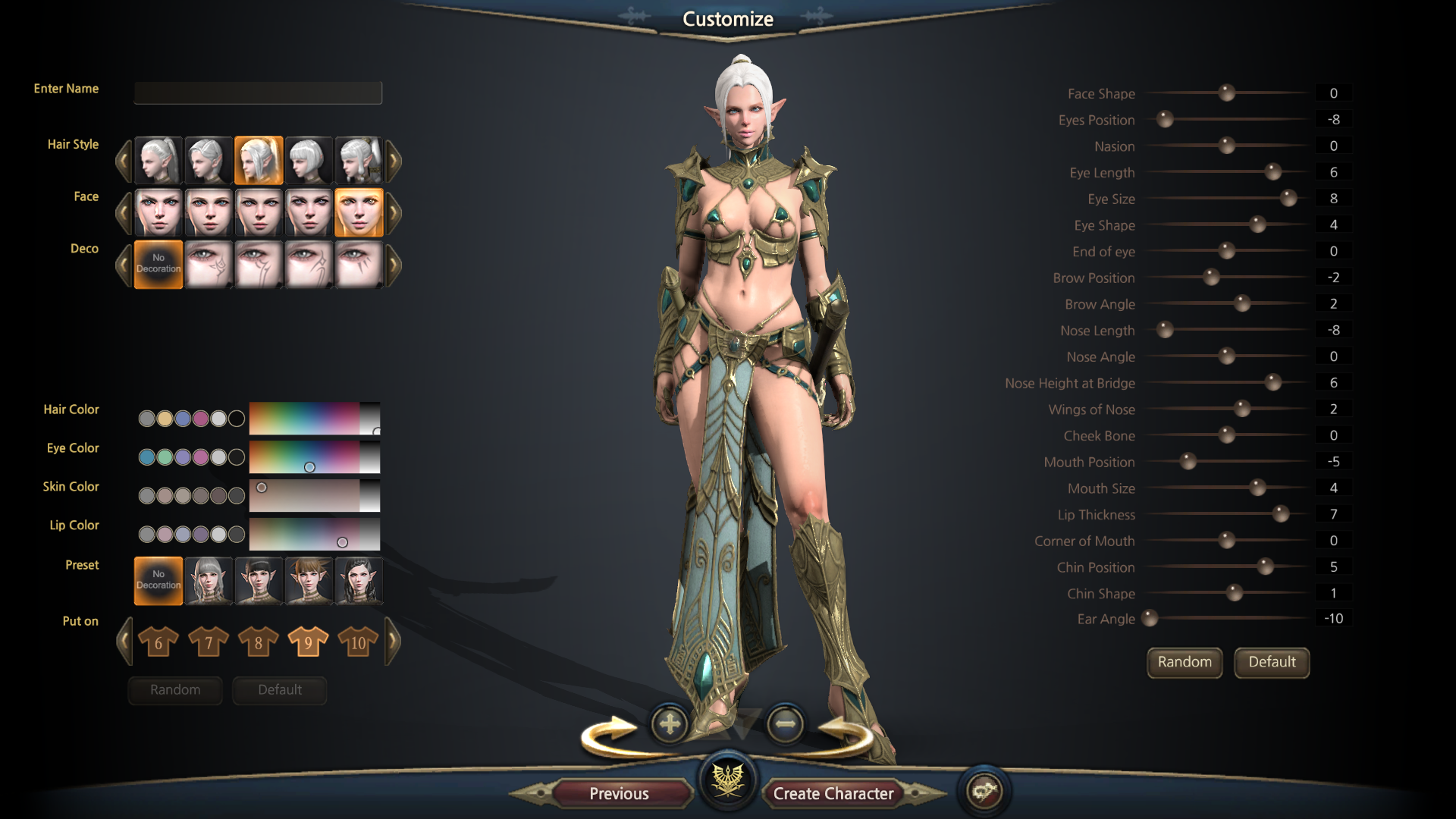Create the character
This screenshot has height=819, width=1456.
pos(833,793)
